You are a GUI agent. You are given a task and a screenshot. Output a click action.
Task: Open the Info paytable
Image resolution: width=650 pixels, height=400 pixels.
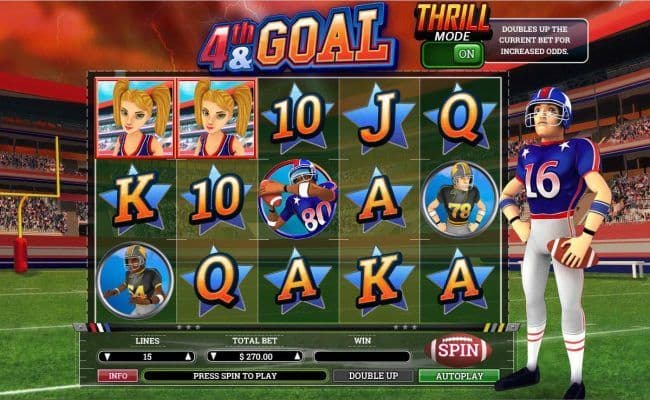coord(117,376)
